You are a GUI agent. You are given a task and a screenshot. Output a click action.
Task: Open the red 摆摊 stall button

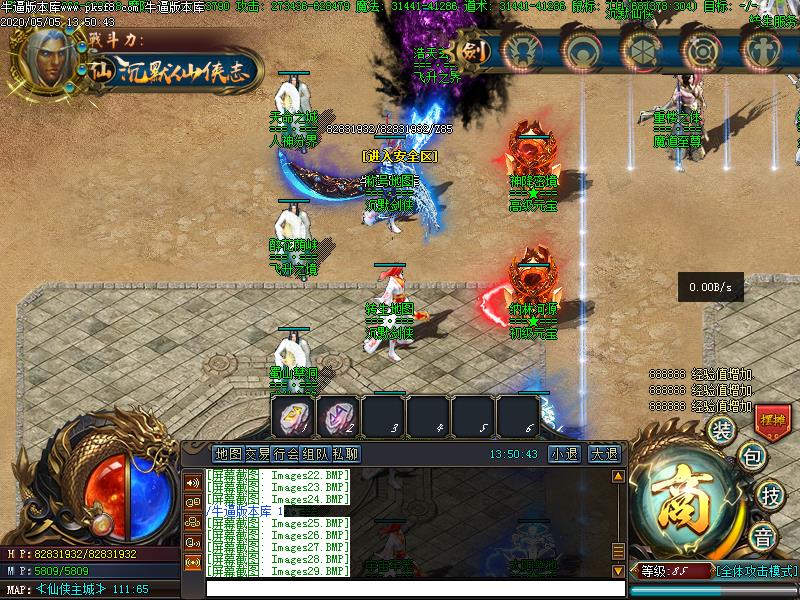(x=771, y=421)
